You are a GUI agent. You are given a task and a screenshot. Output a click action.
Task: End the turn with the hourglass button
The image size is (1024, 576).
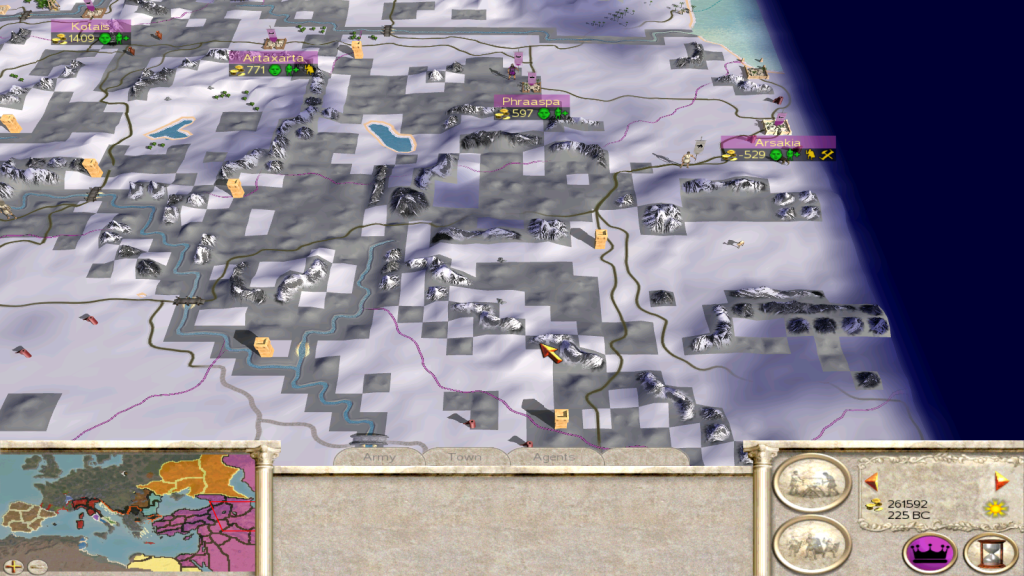(989, 553)
